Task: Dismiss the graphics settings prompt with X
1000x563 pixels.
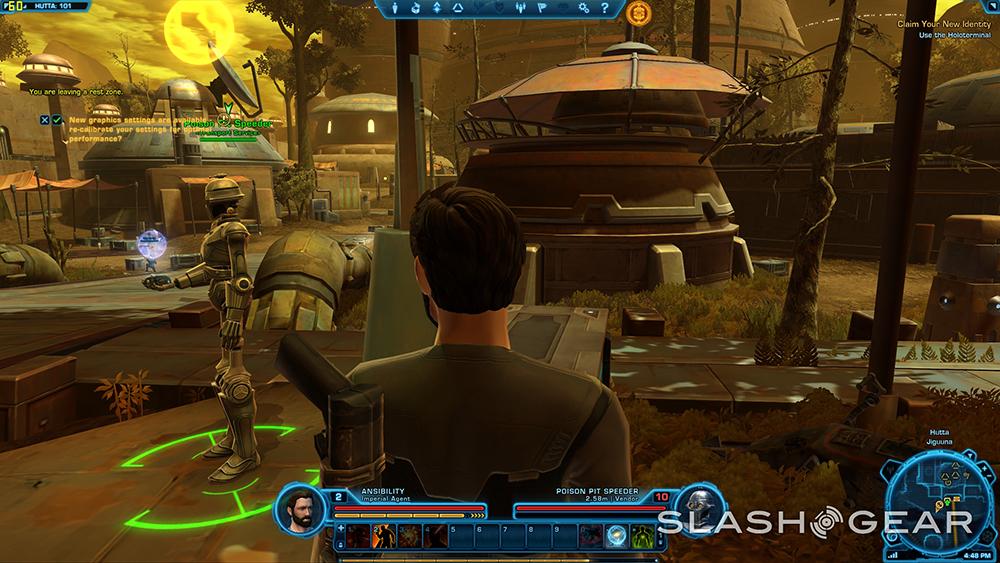Action: (x=45, y=120)
